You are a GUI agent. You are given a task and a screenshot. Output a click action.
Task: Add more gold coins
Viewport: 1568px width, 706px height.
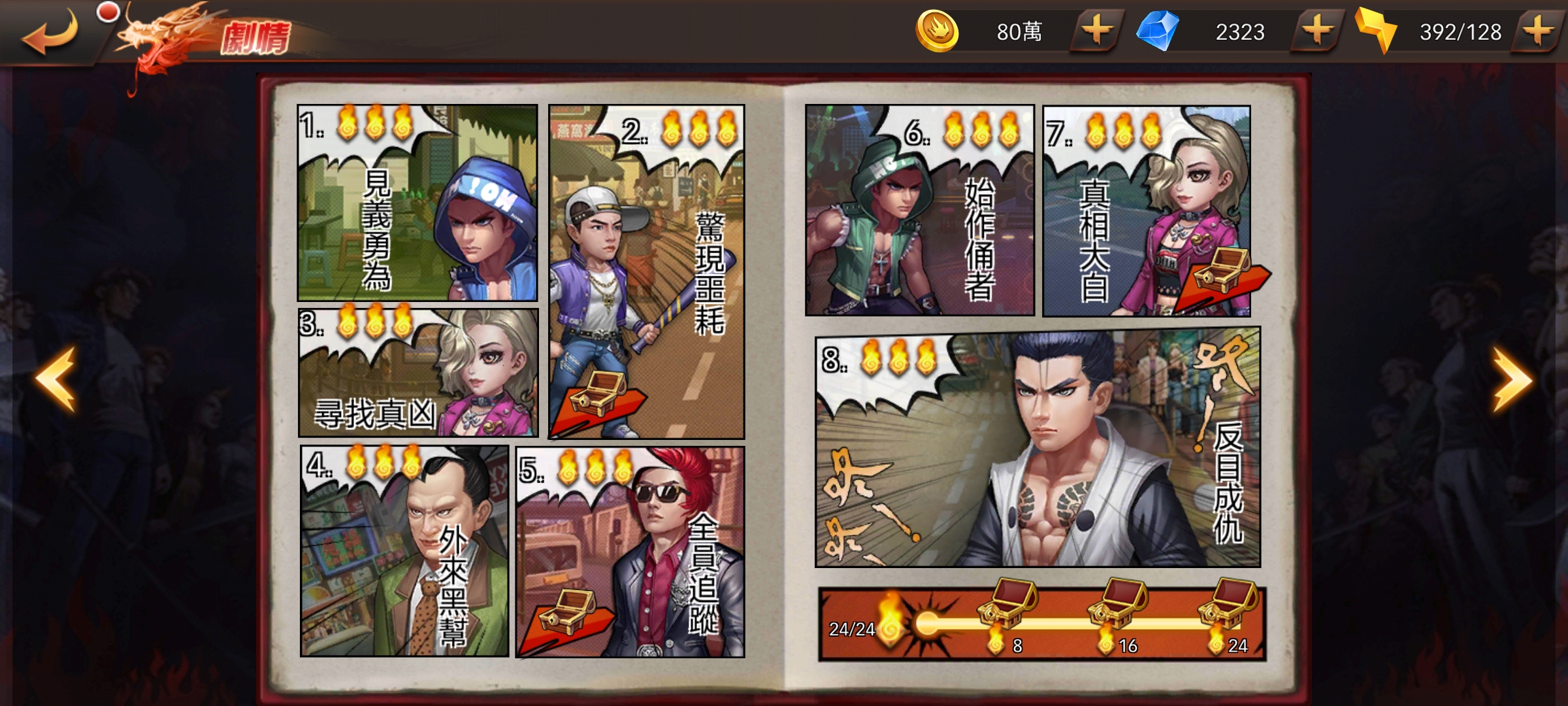click(1097, 31)
